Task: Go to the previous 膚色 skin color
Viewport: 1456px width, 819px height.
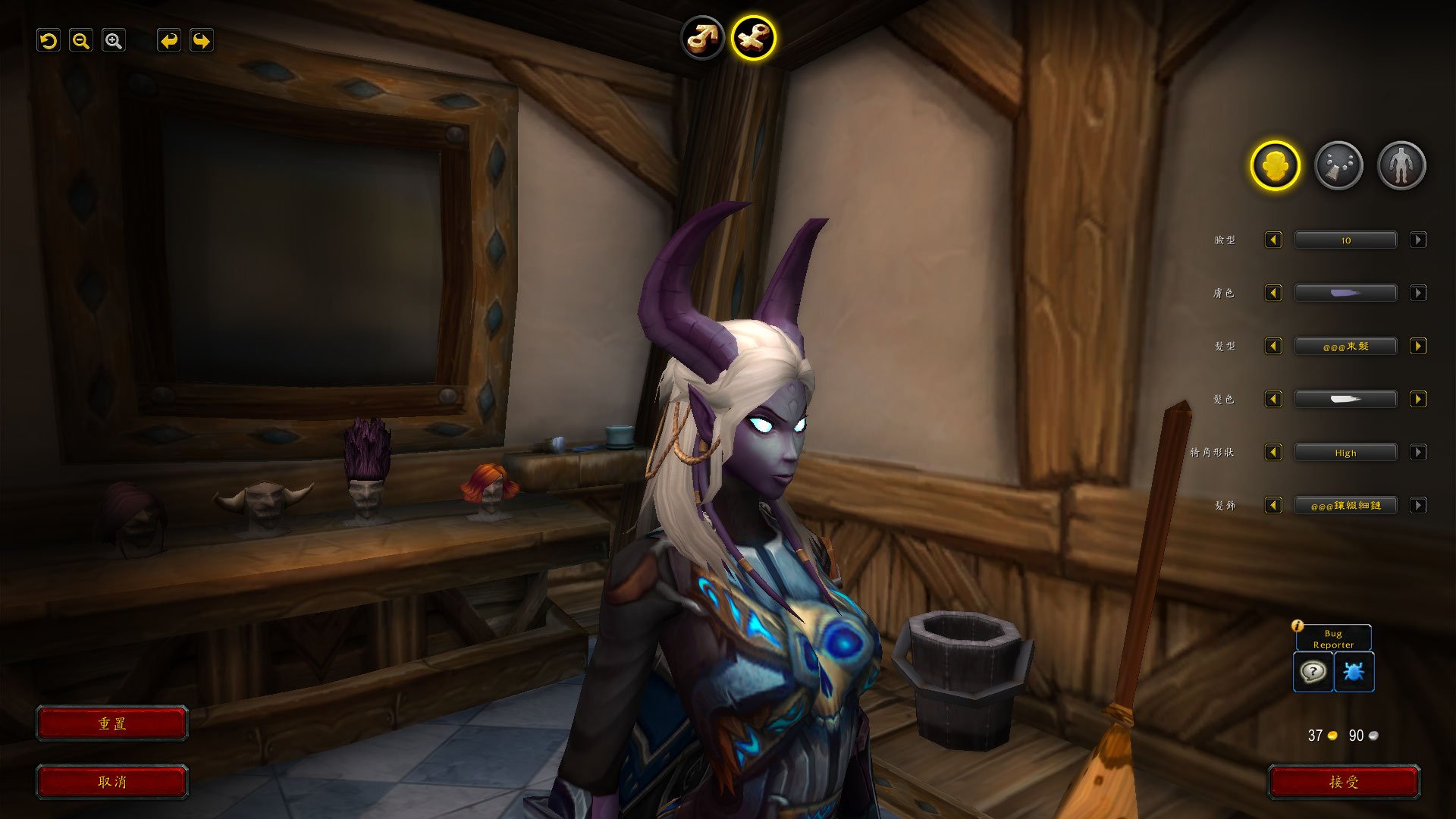Action: point(1273,293)
